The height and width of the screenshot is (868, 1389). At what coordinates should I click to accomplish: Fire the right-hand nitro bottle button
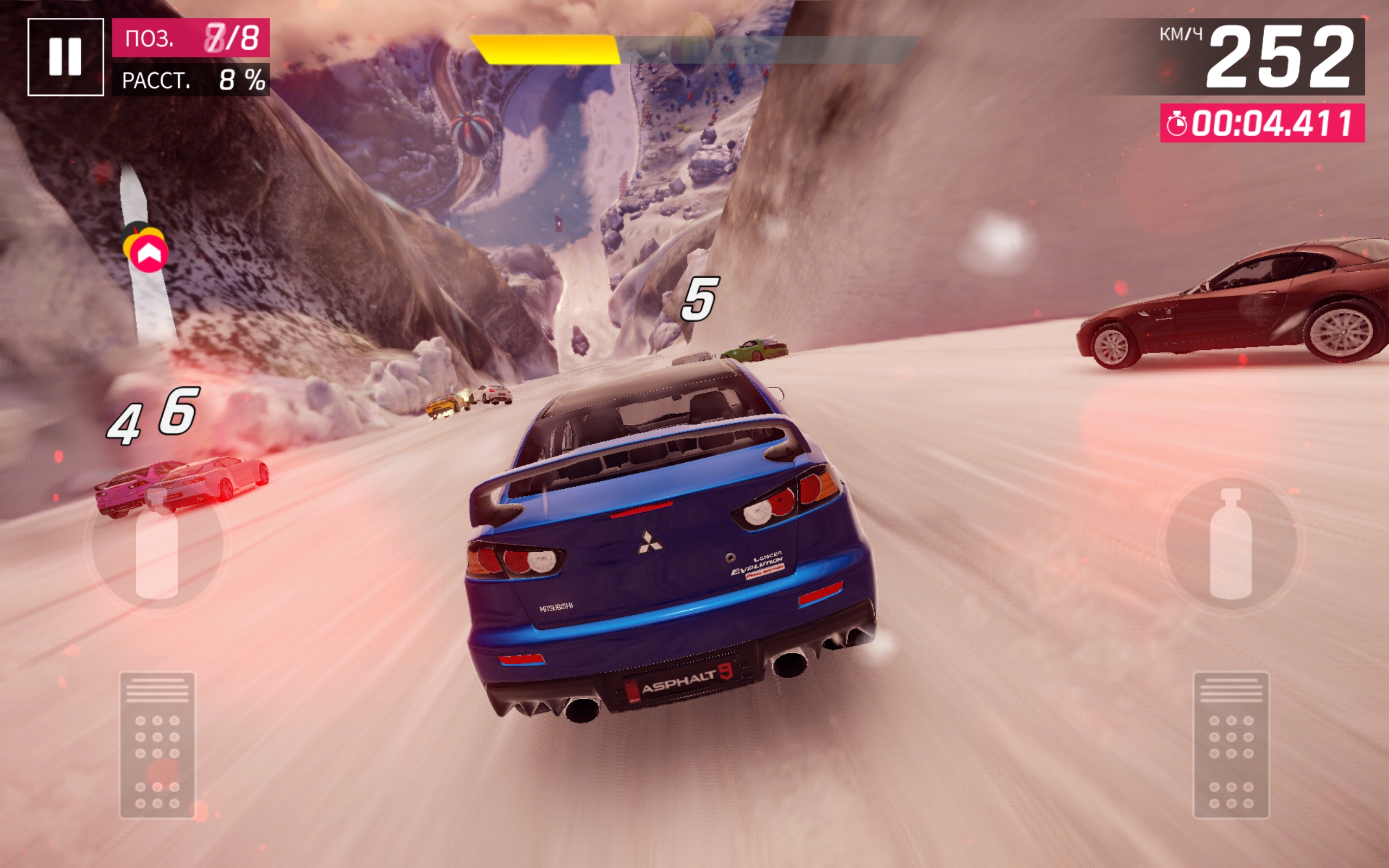1231,544
